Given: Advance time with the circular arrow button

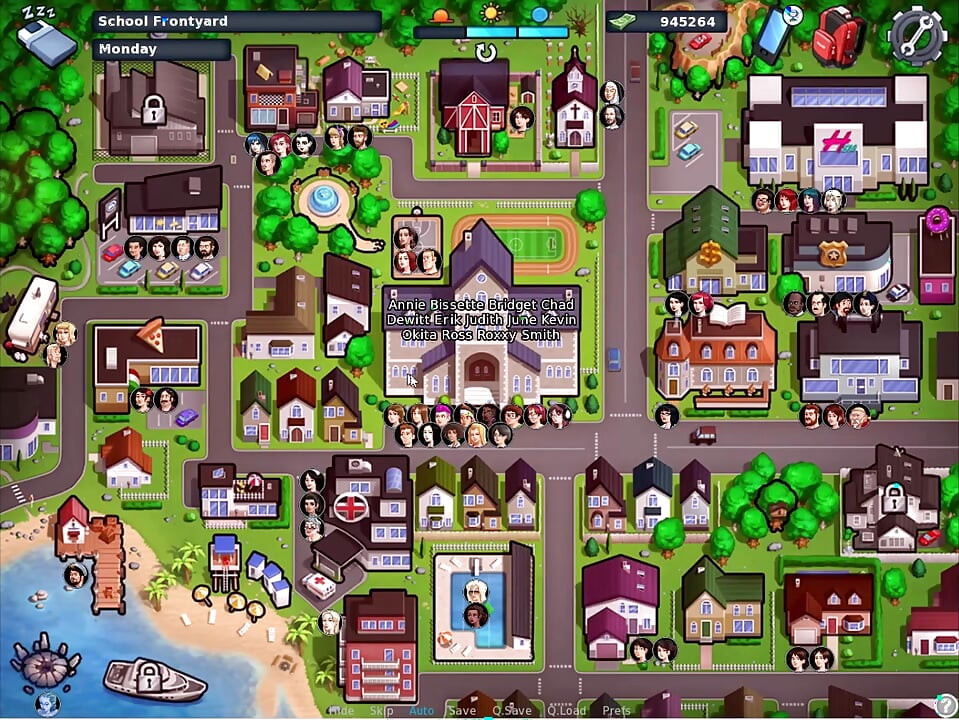Looking at the screenshot, I should tap(486, 54).
